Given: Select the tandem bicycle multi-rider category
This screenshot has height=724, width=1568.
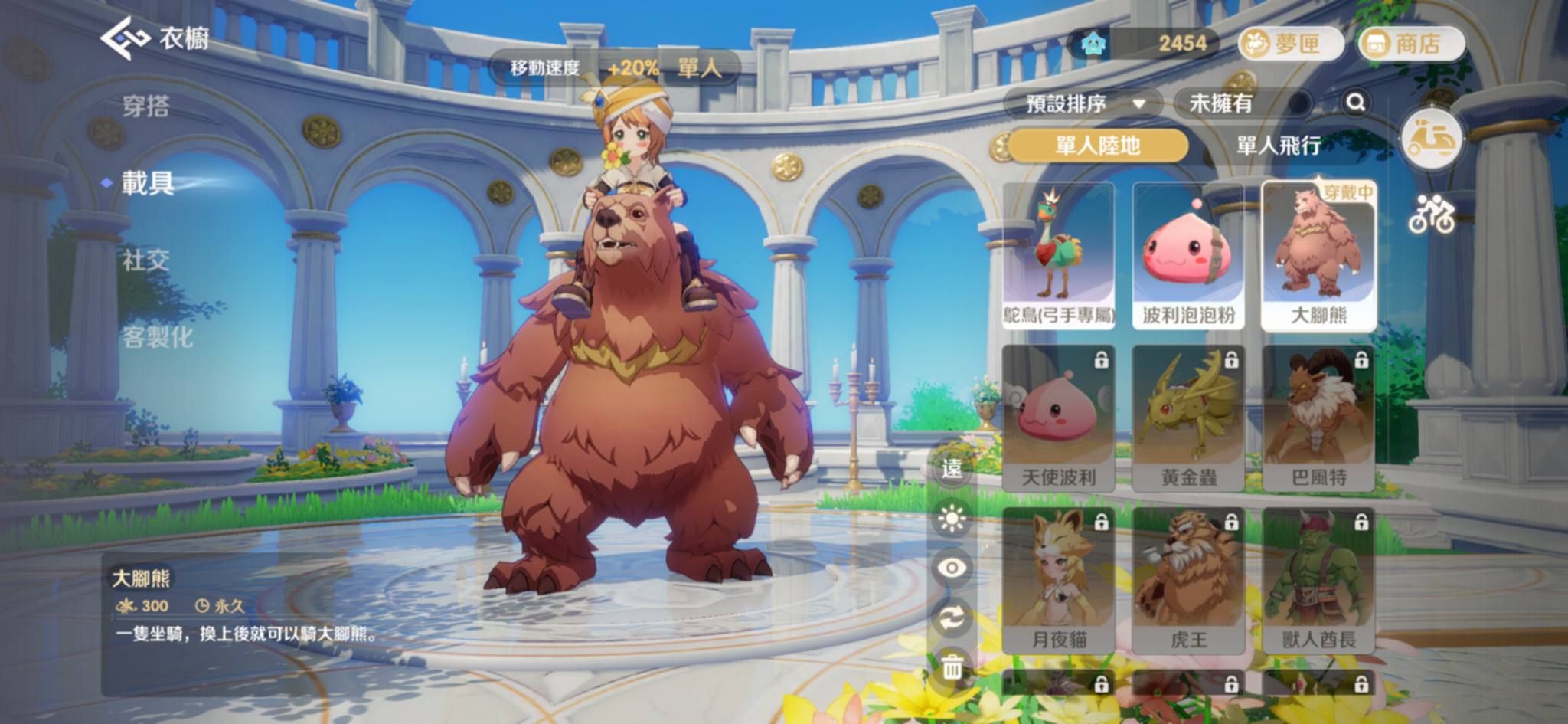Looking at the screenshot, I should coord(1431,213).
